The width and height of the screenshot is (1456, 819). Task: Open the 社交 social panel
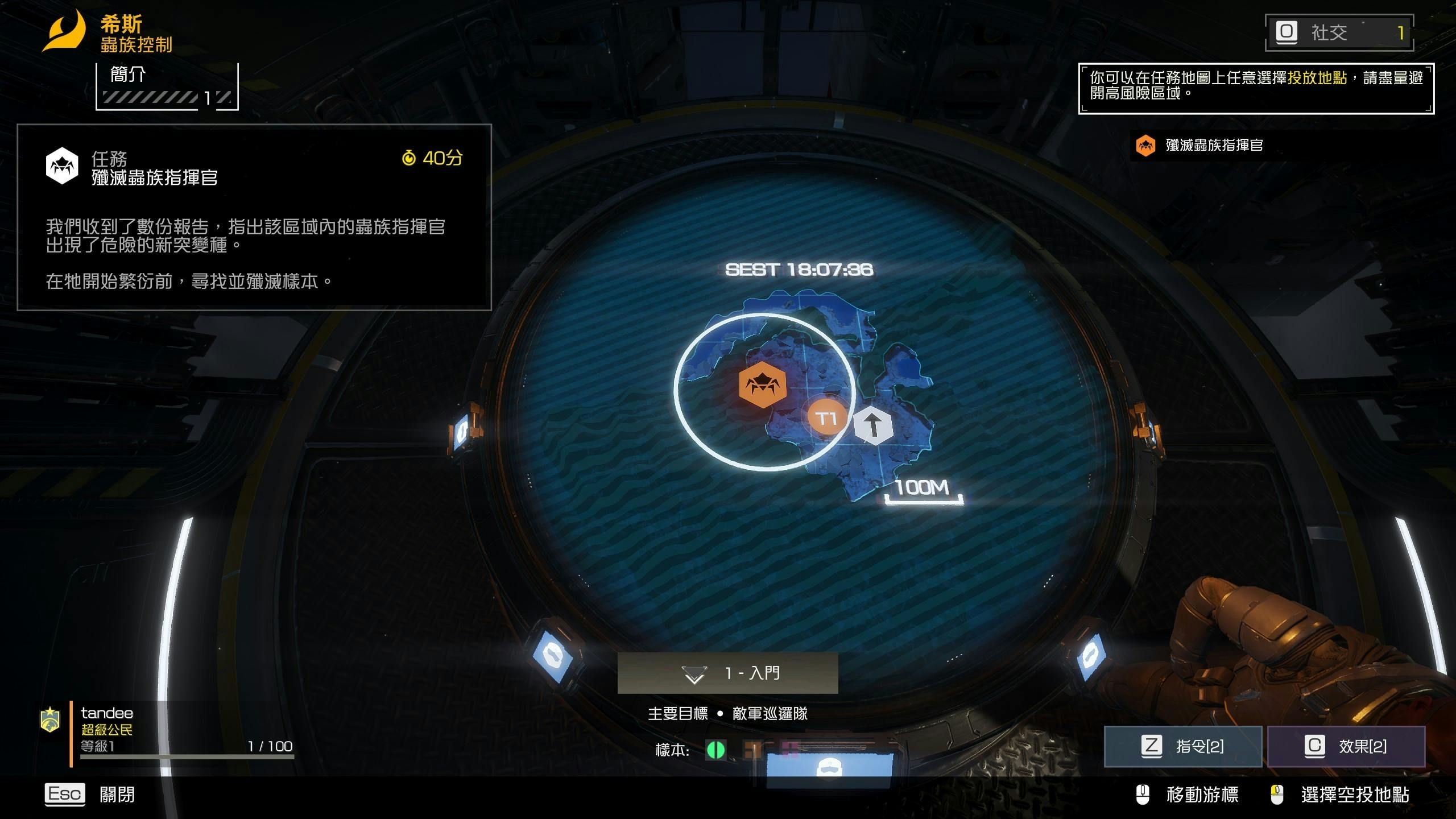pos(1339,32)
